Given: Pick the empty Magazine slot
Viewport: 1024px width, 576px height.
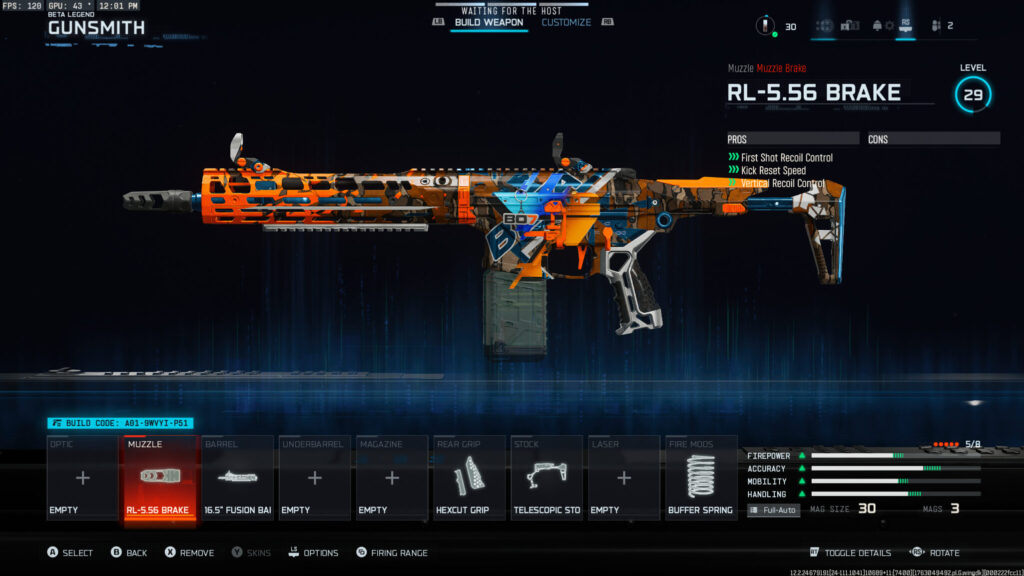Looking at the screenshot, I should [x=391, y=478].
